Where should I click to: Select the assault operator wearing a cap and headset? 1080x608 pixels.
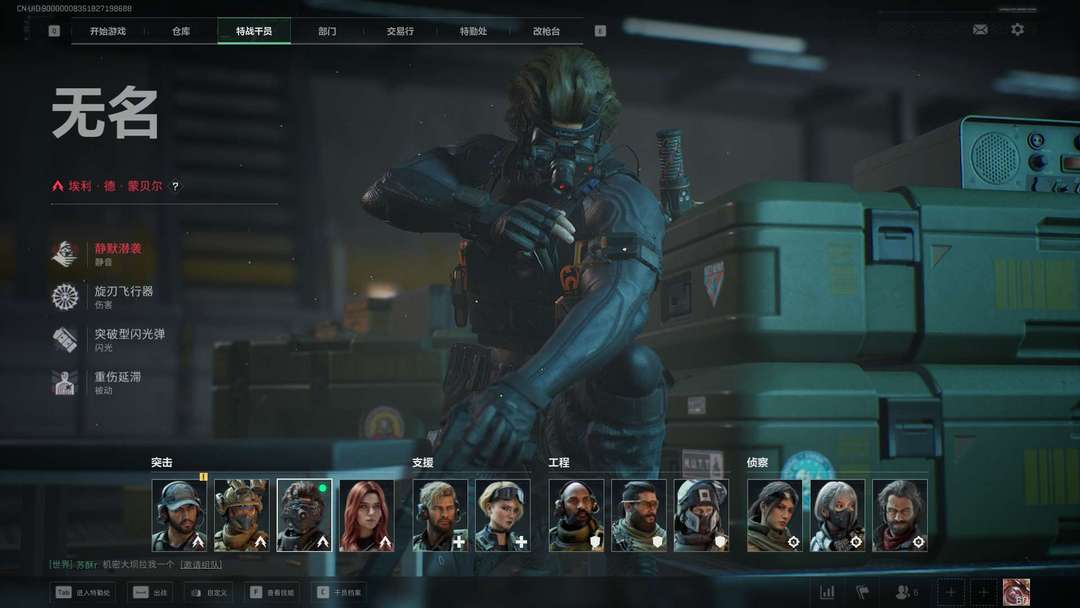tap(179, 515)
